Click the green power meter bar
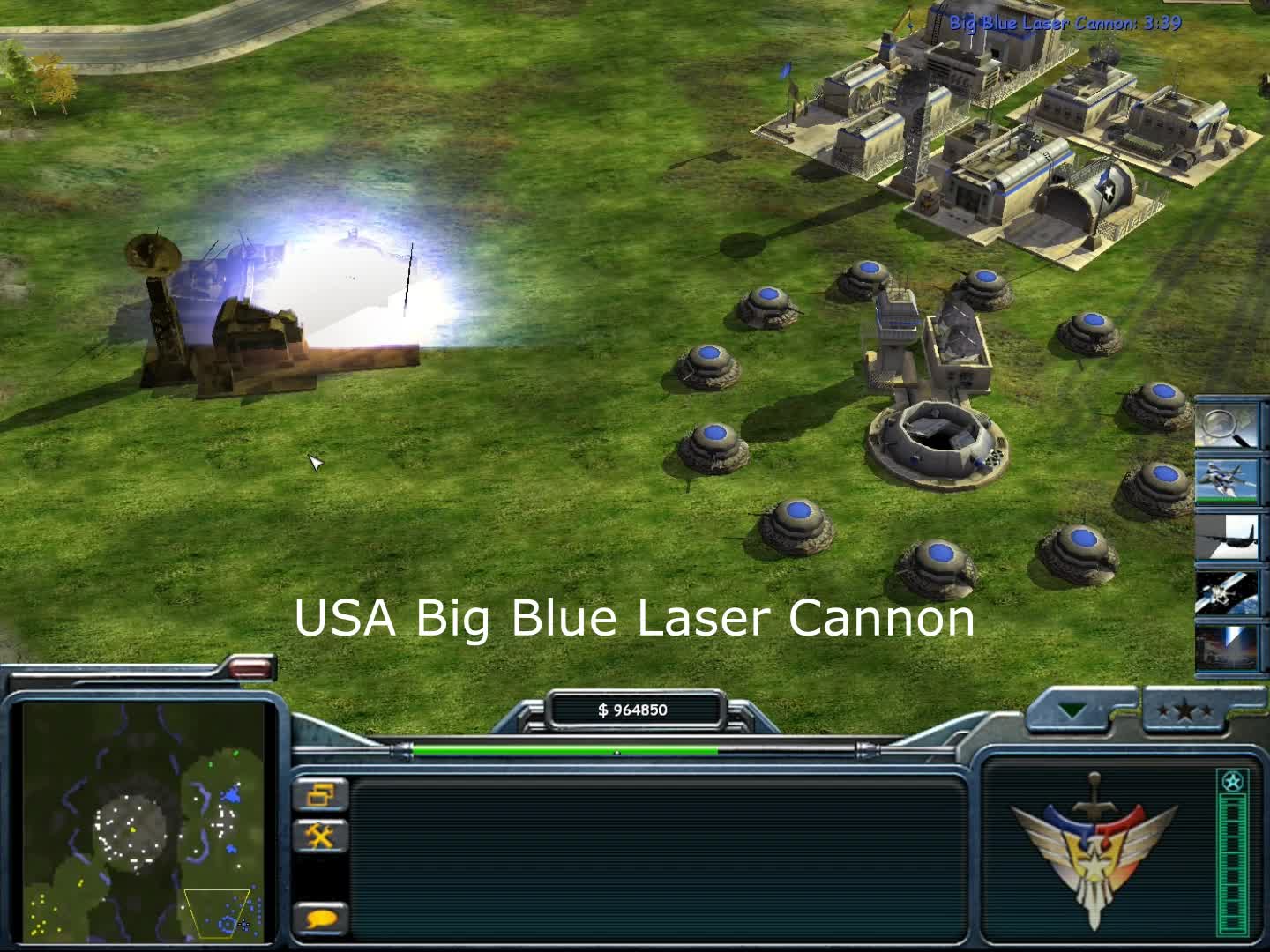 tap(564, 750)
